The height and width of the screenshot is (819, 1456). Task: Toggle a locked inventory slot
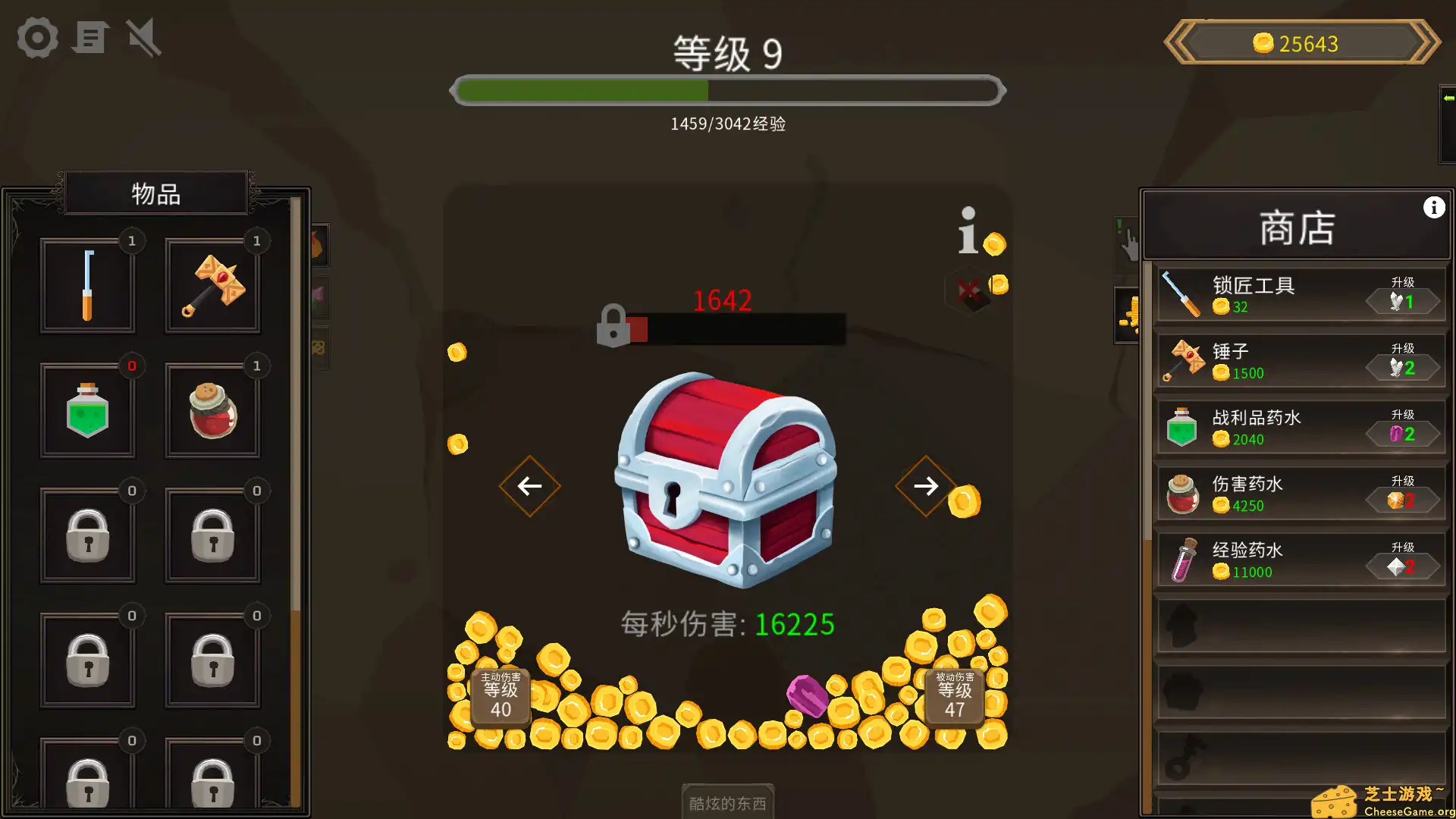point(87,535)
